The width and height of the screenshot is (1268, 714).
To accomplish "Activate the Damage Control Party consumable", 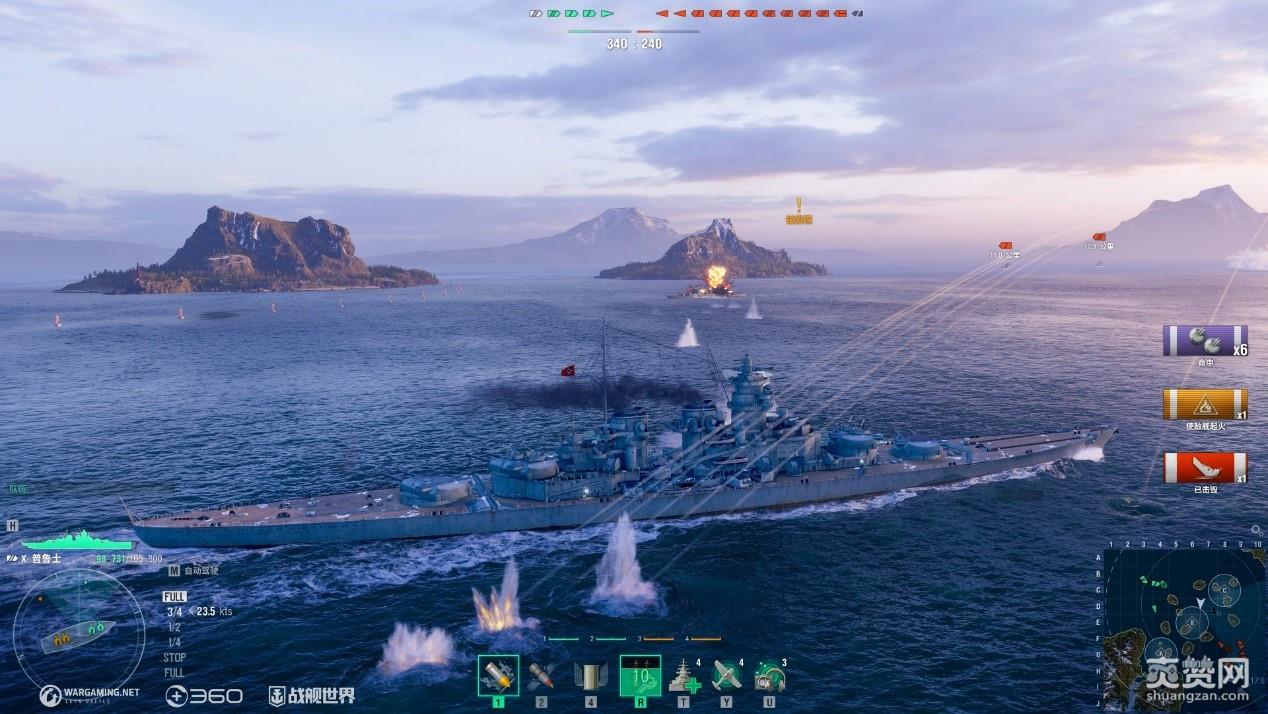I will (640, 675).
